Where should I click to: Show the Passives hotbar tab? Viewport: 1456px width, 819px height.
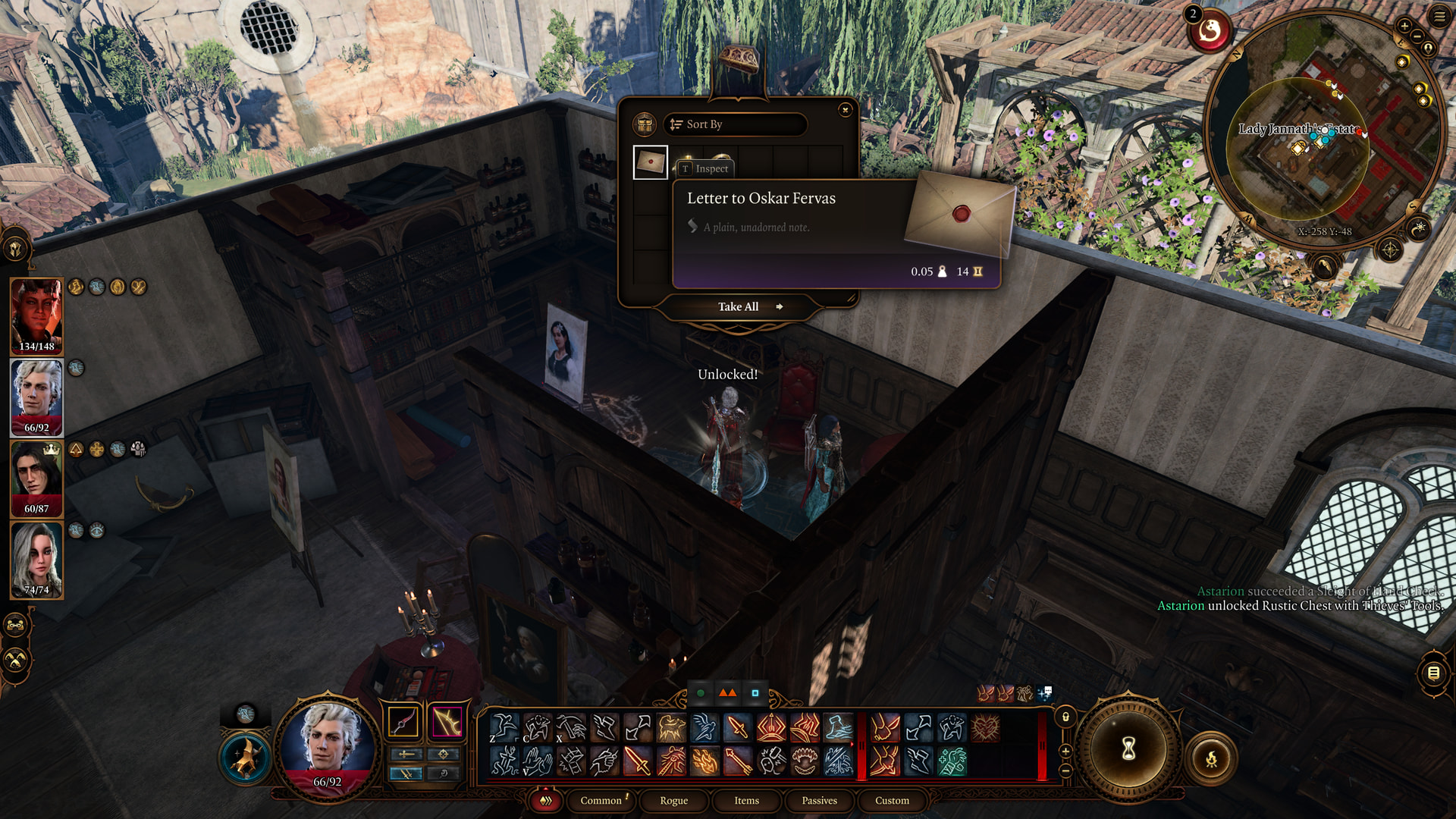tap(819, 800)
